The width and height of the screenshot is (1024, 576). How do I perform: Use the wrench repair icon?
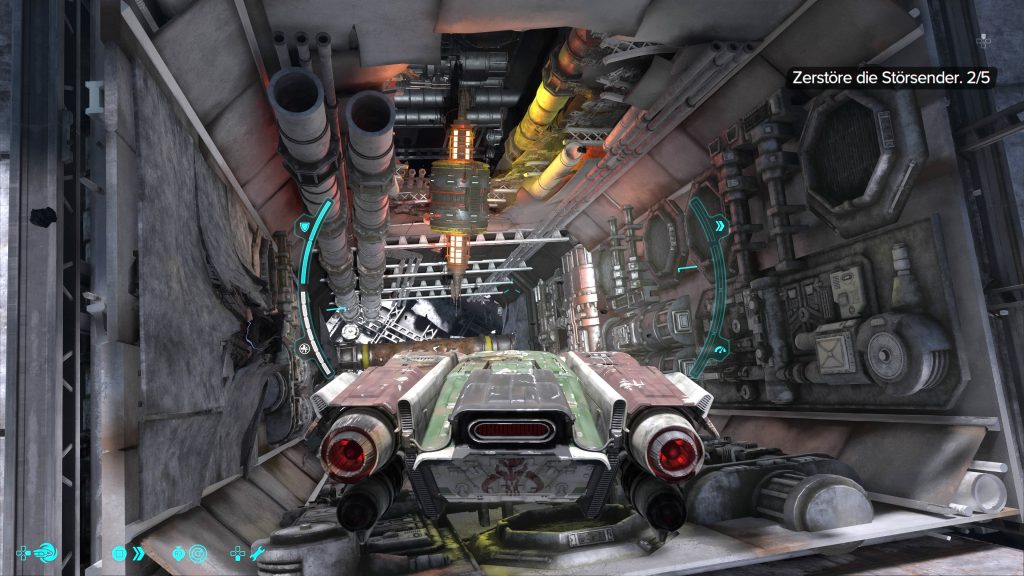click(x=256, y=552)
